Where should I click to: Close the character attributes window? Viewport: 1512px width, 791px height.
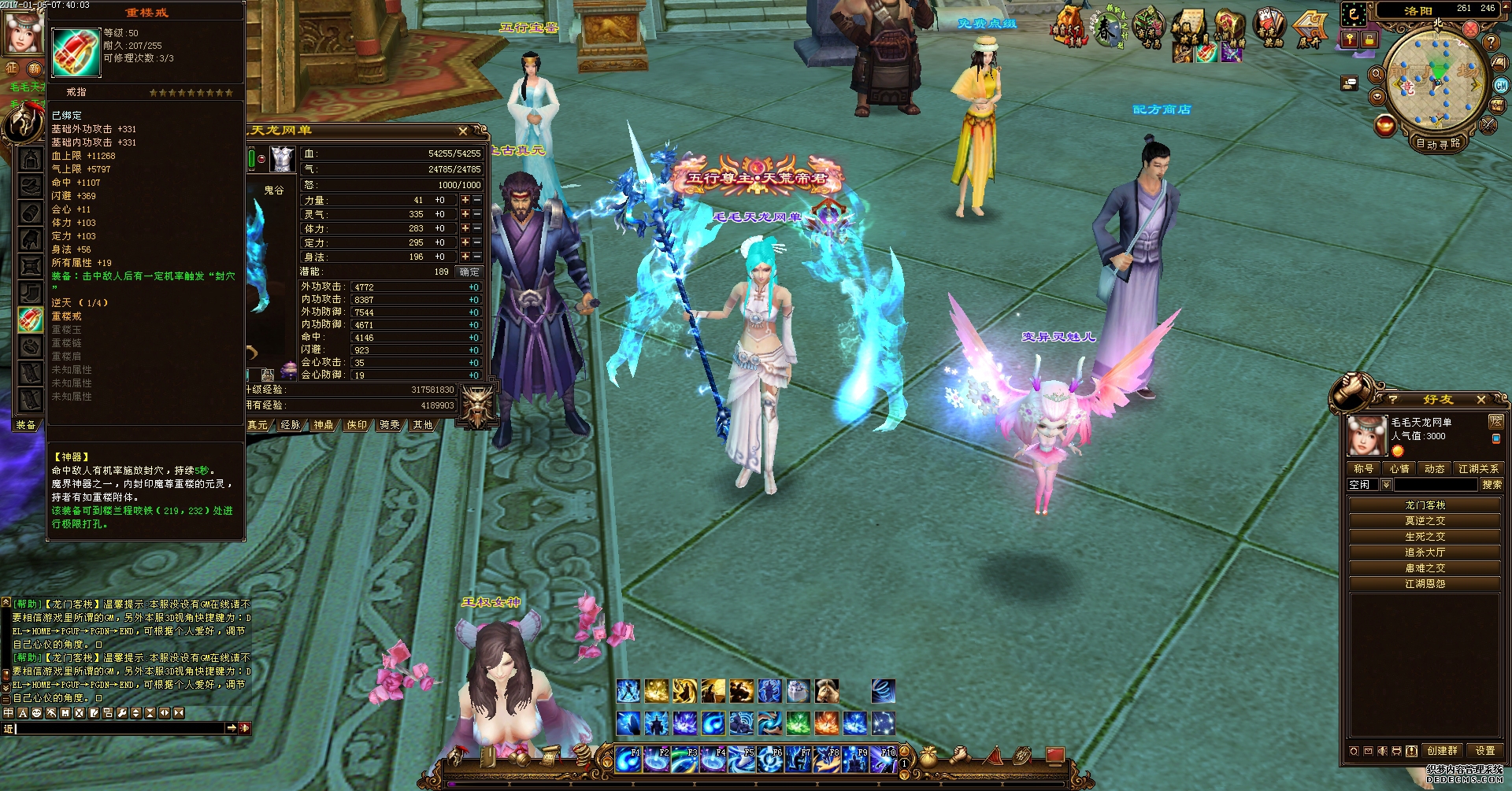pyautogui.click(x=463, y=131)
